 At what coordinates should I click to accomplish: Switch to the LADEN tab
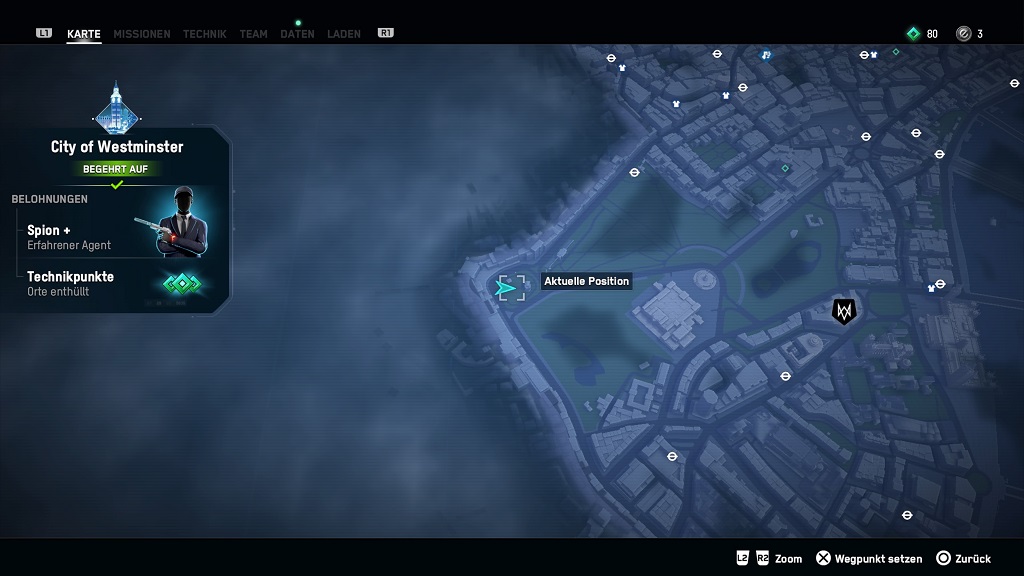point(344,34)
